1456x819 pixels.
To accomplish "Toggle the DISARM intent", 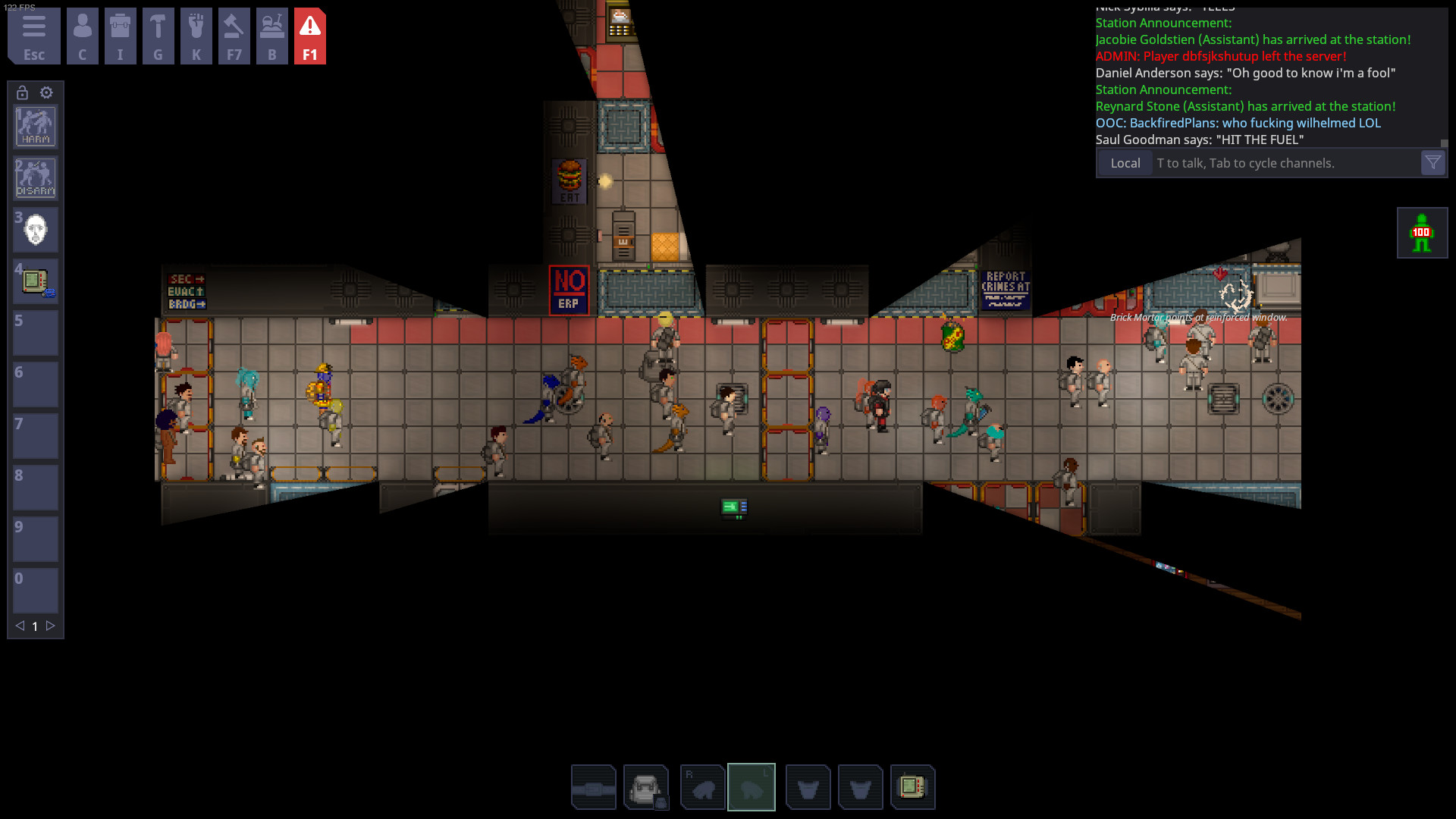I will pyautogui.click(x=35, y=178).
